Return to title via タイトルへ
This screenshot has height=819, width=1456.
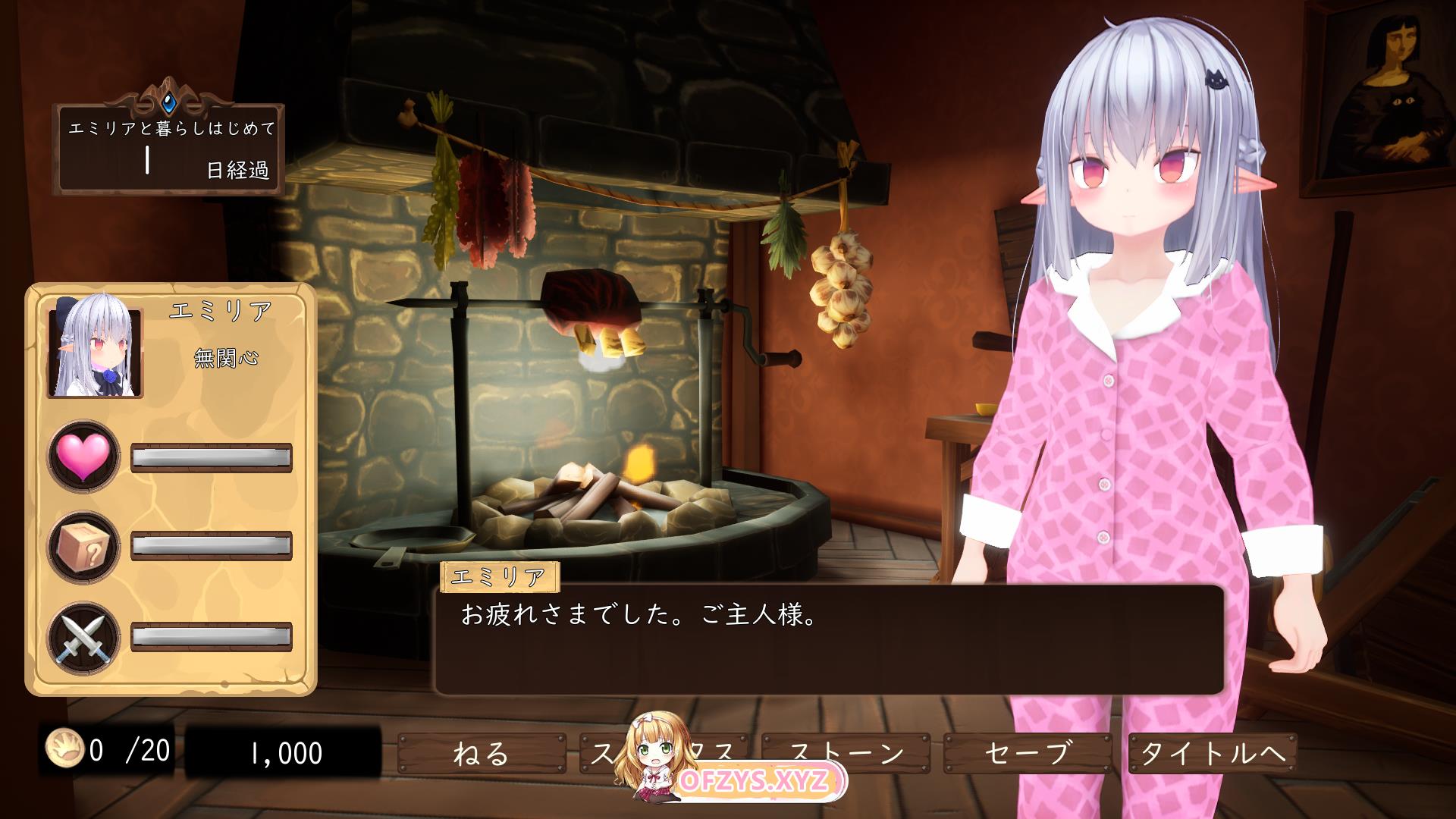click(x=1212, y=753)
